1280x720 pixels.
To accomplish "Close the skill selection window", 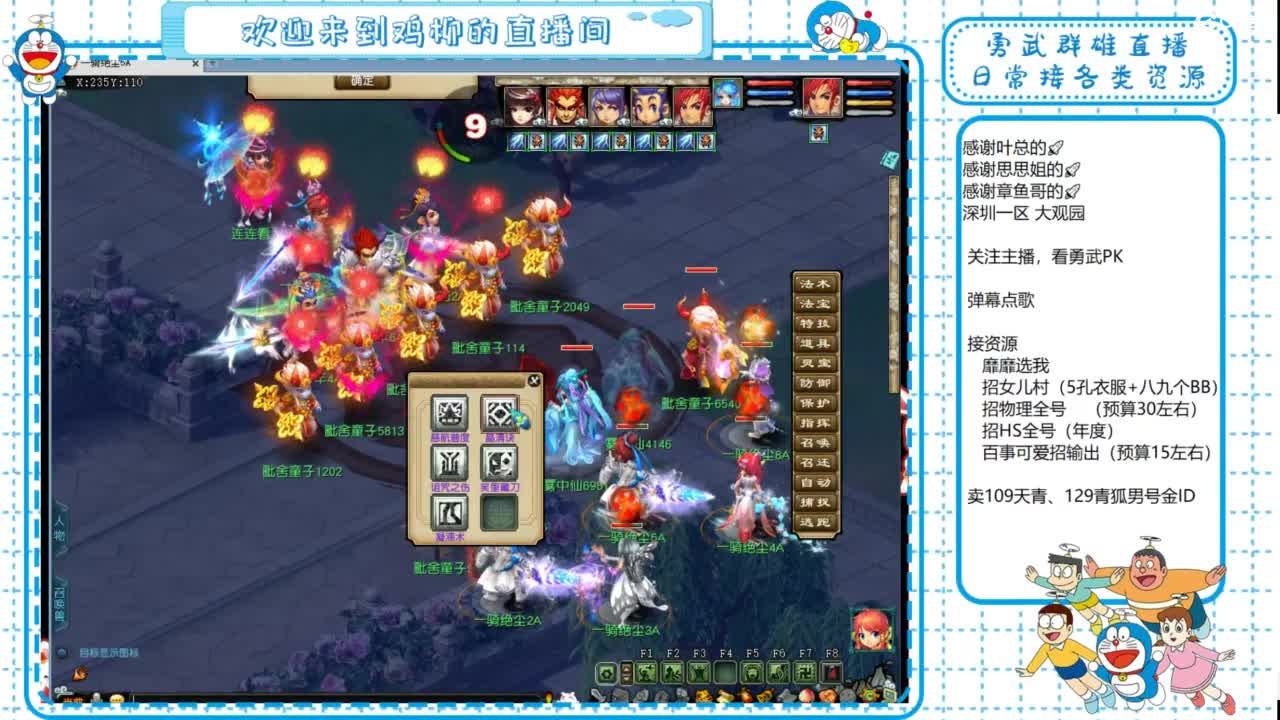I will point(535,381).
